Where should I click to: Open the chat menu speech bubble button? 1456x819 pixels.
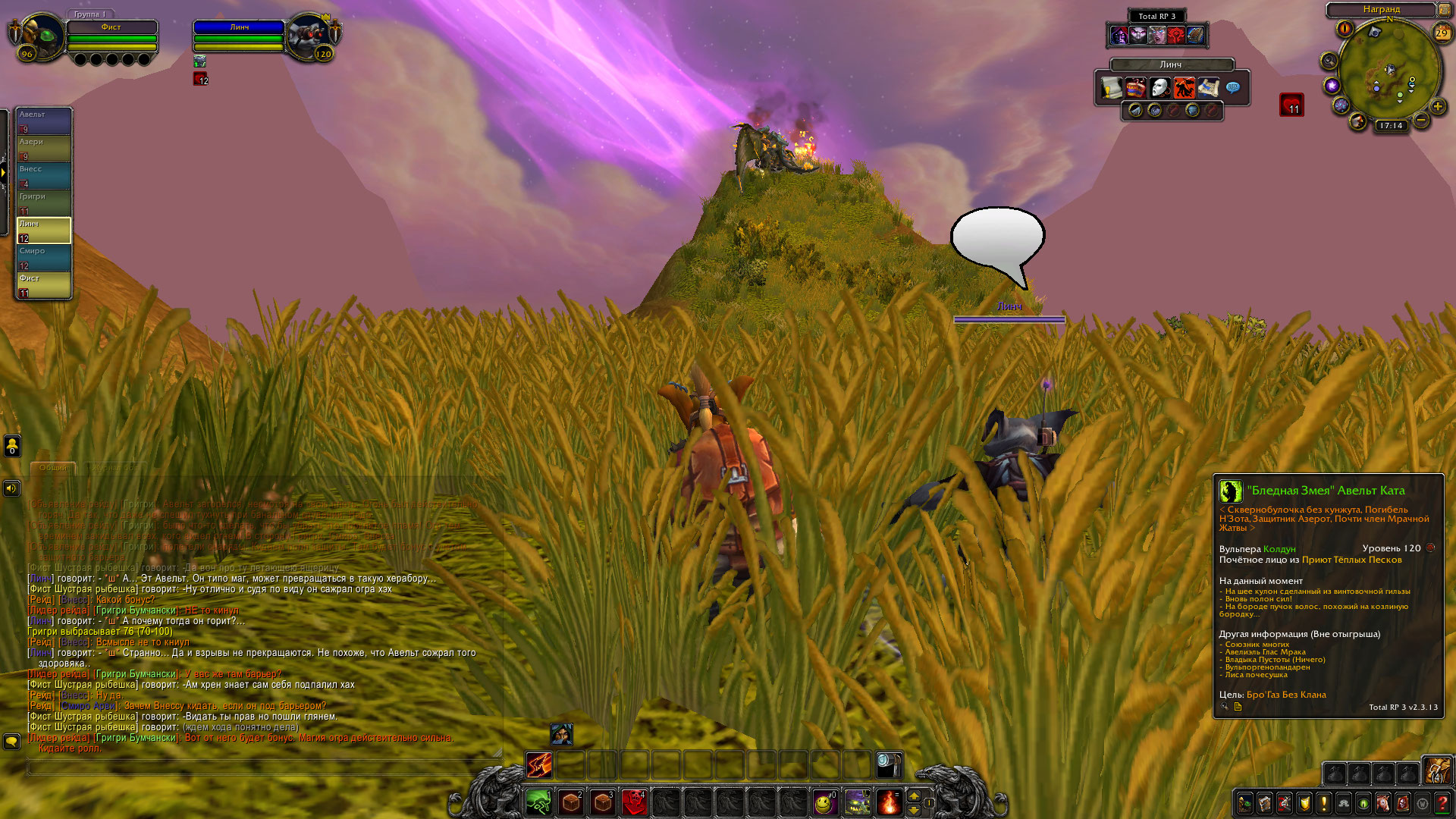(x=12, y=740)
